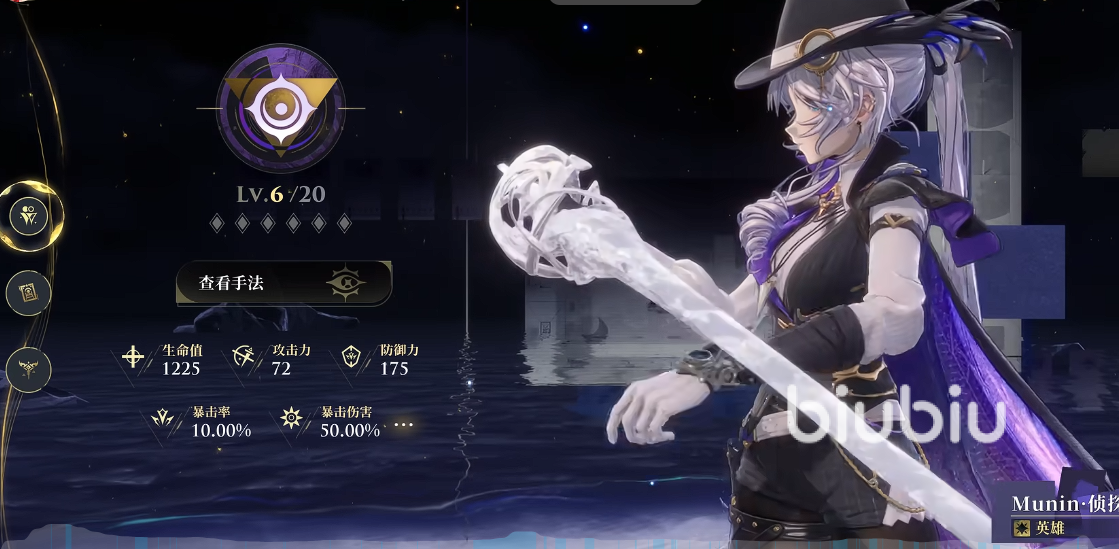
Task: Open the winged emblem tab
Action: pyautogui.click(x=28, y=369)
